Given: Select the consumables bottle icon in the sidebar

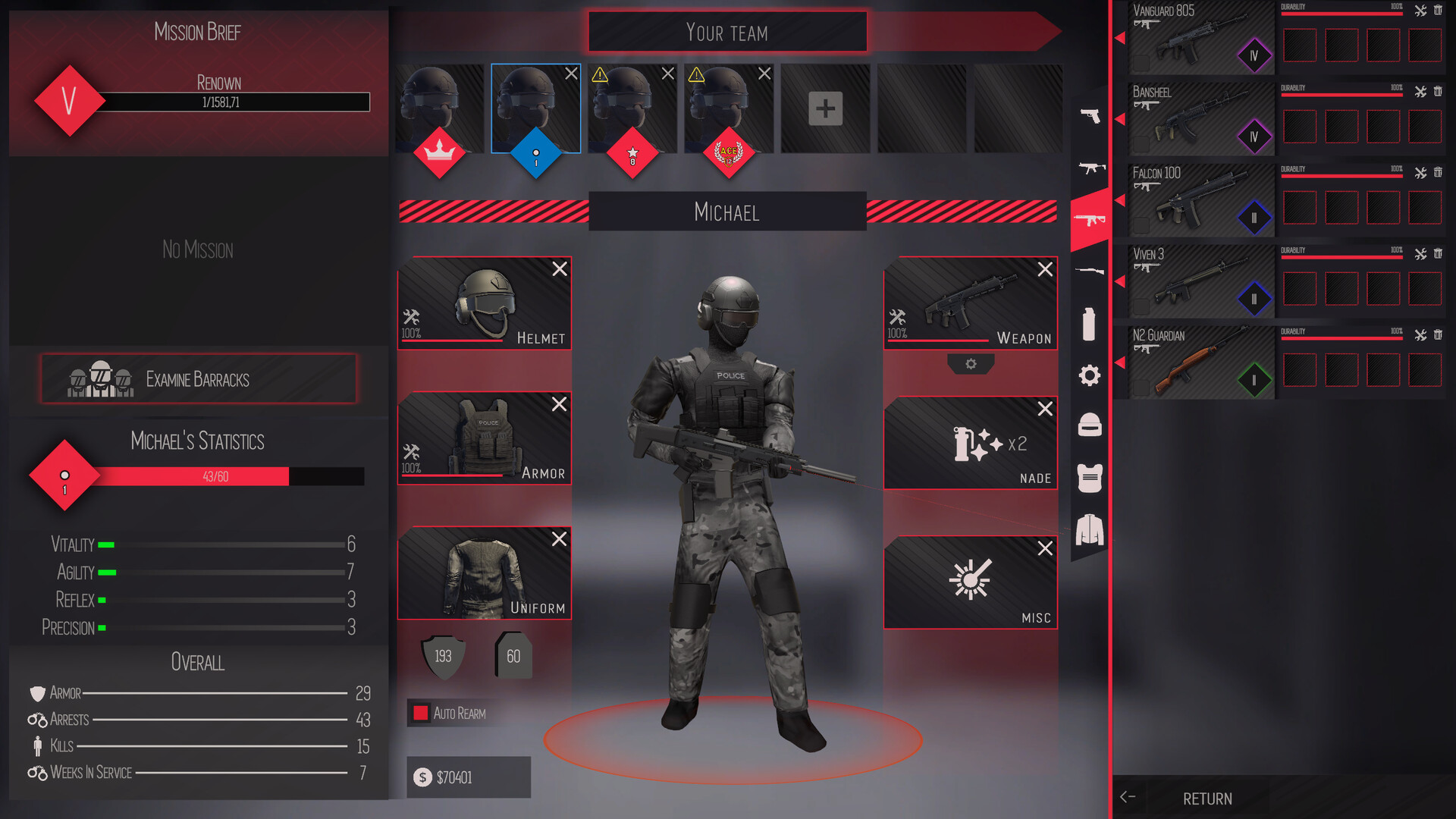Looking at the screenshot, I should pos(1090,325).
